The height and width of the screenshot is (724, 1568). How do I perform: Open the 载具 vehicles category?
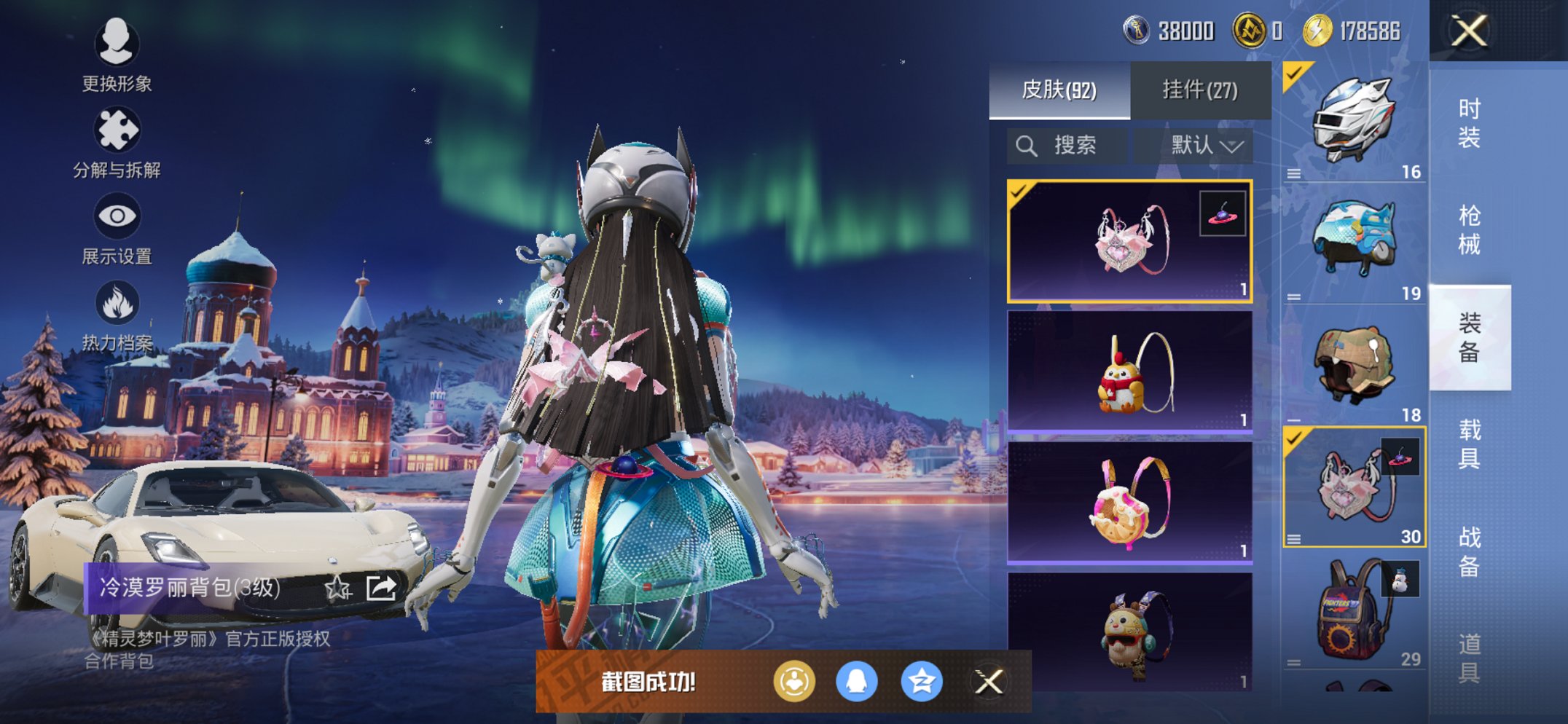(1469, 444)
